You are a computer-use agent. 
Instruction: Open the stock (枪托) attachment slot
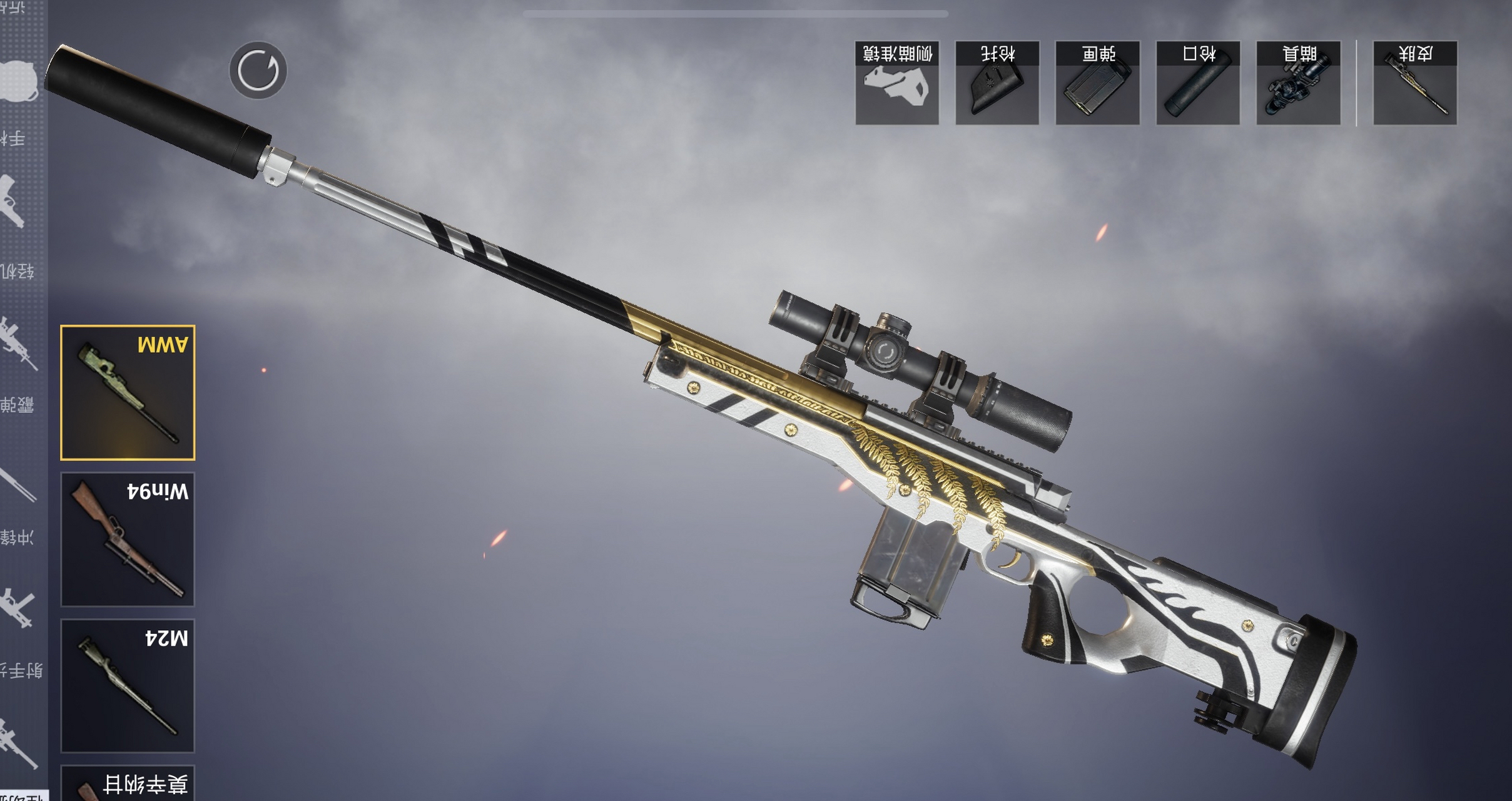tap(997, 83)
